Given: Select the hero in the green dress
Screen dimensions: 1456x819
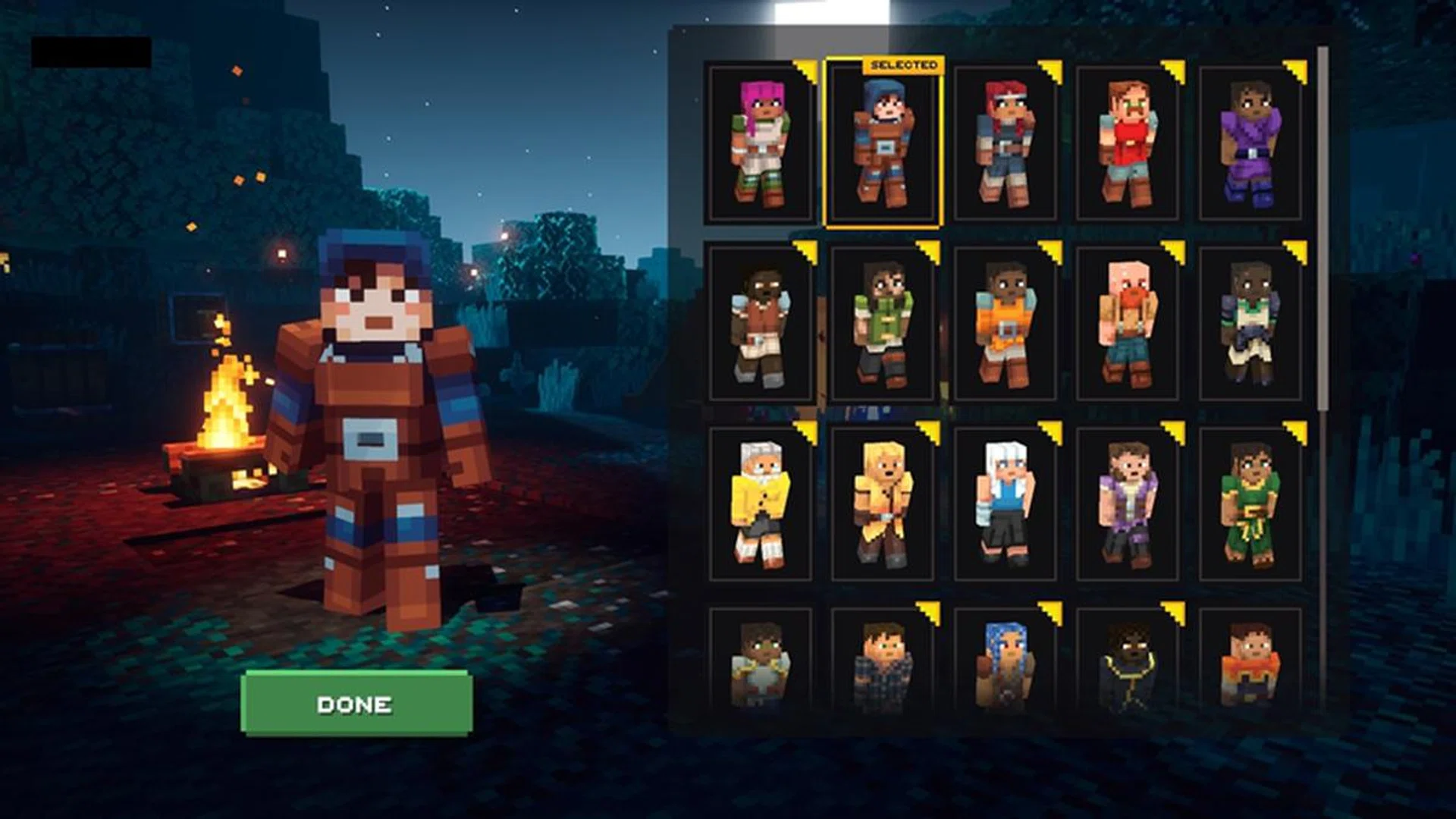Looking at the screenshot, I should pos(1250,504).
